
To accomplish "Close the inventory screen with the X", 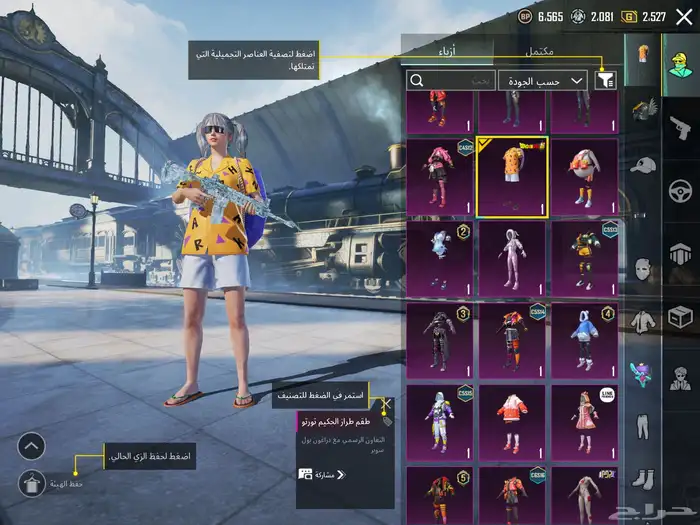I will coord(684,16).
